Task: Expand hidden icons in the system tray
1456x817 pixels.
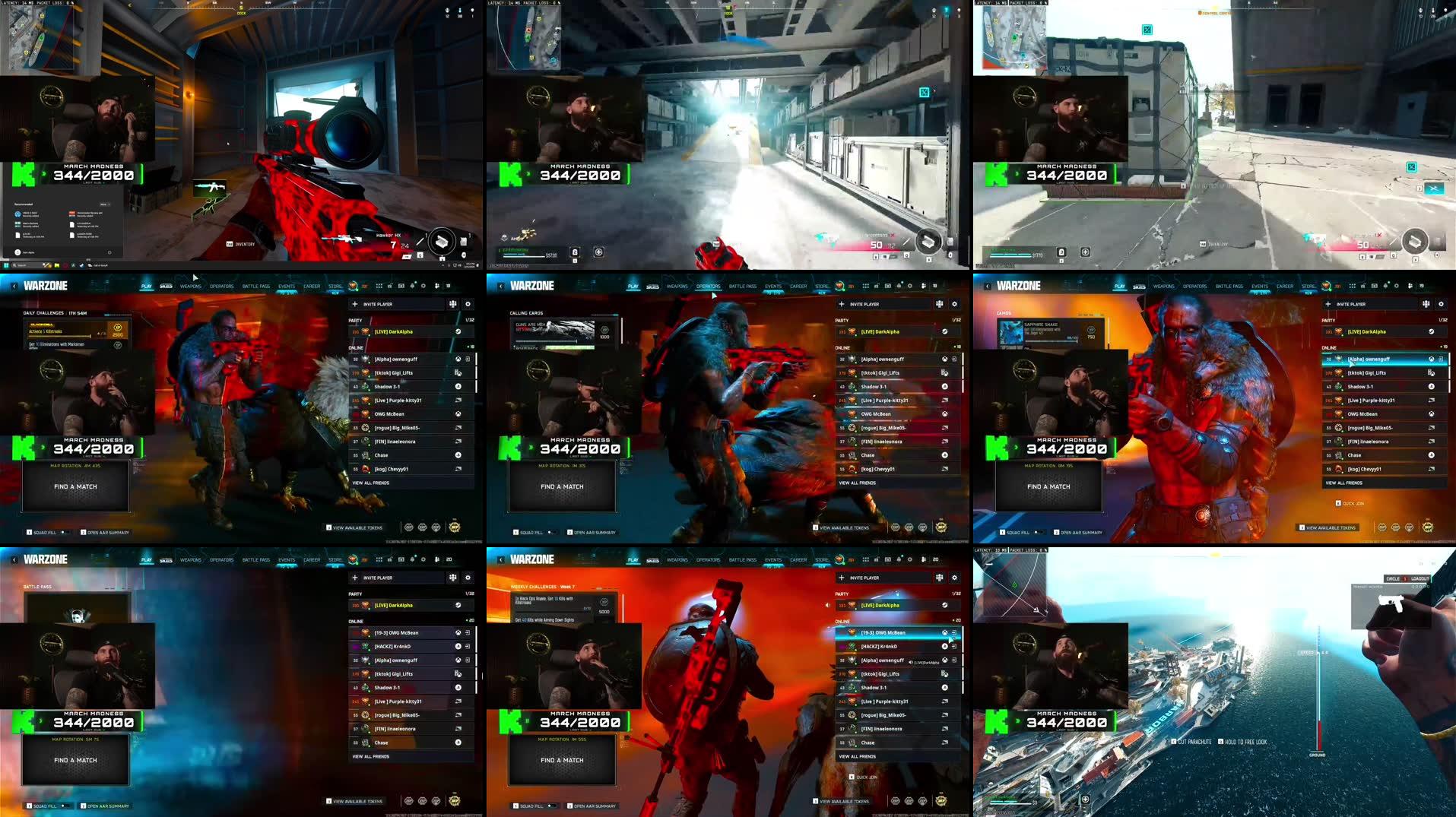Action: coord(442,265)
